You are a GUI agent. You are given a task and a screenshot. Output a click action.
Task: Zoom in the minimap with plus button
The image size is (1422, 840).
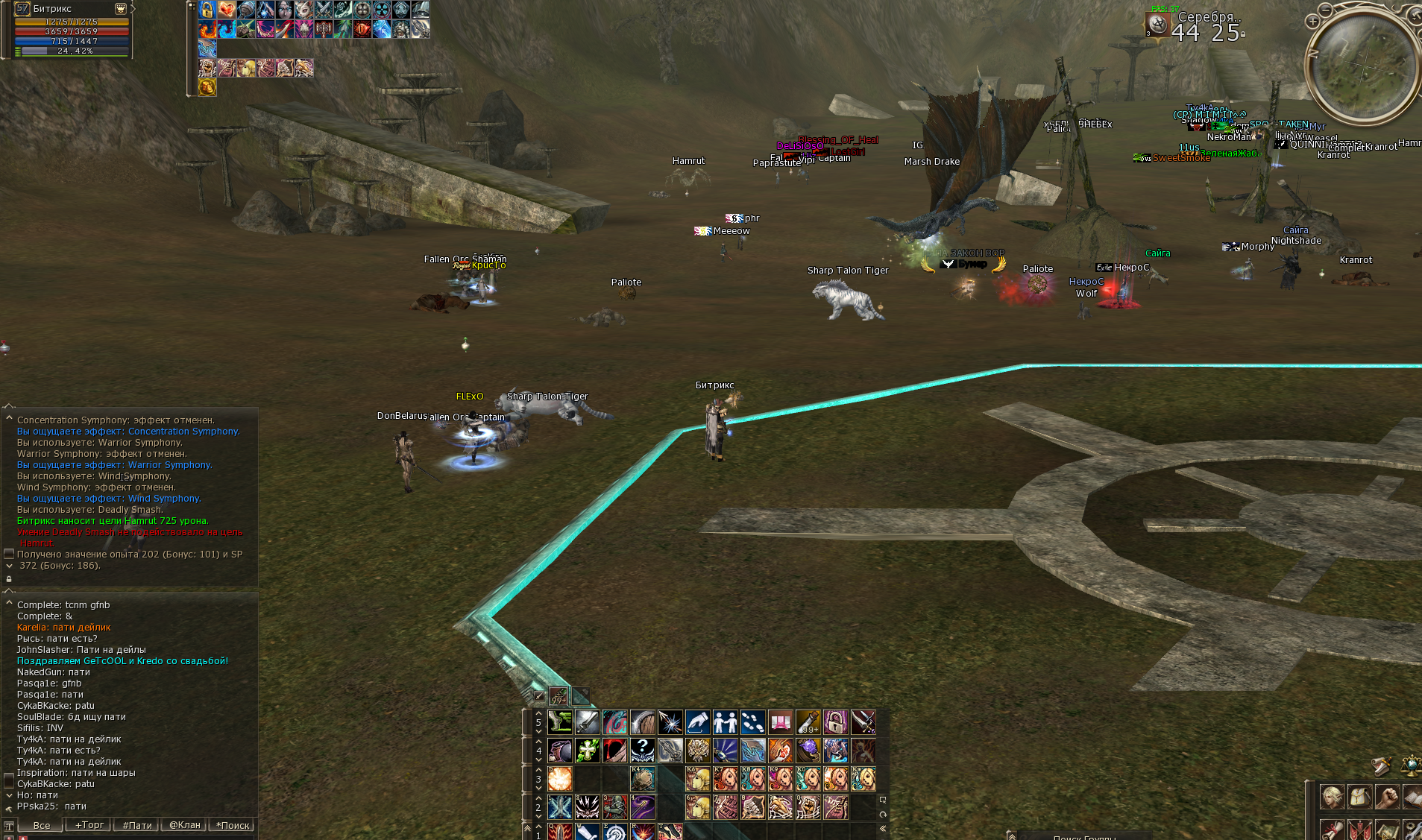[1312, 22]
